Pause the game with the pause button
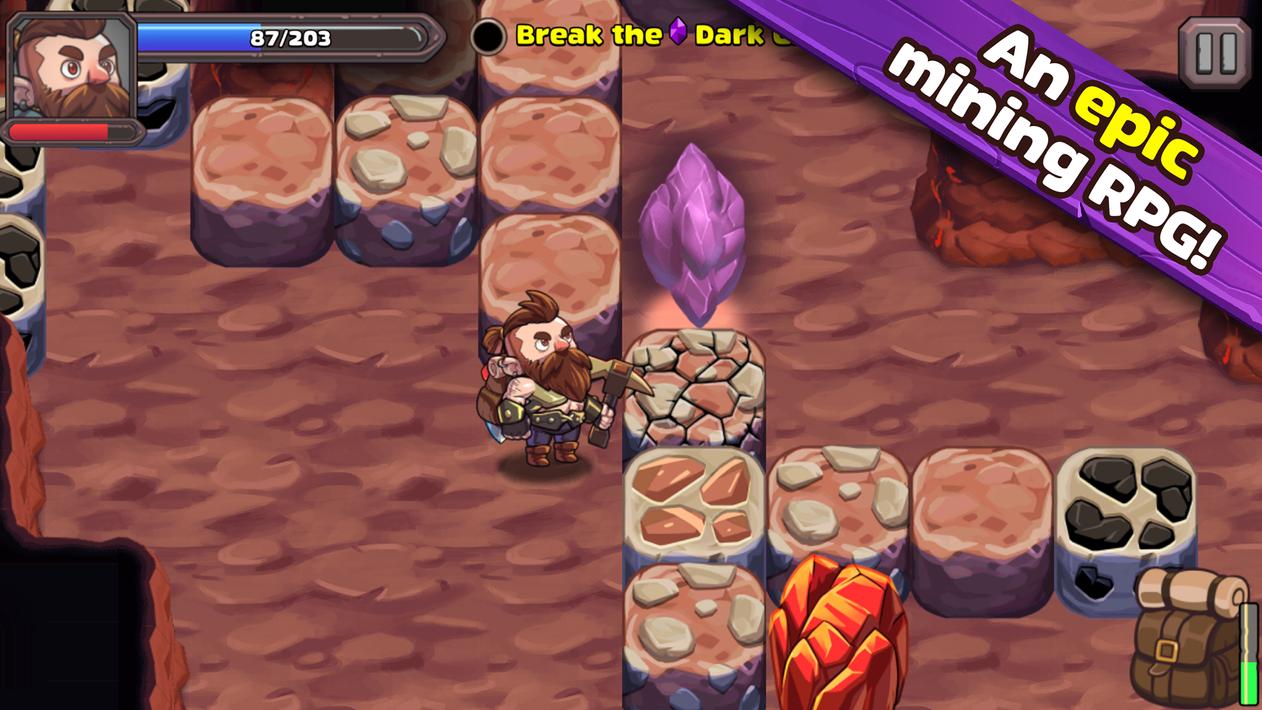 tap(1215, 51)
